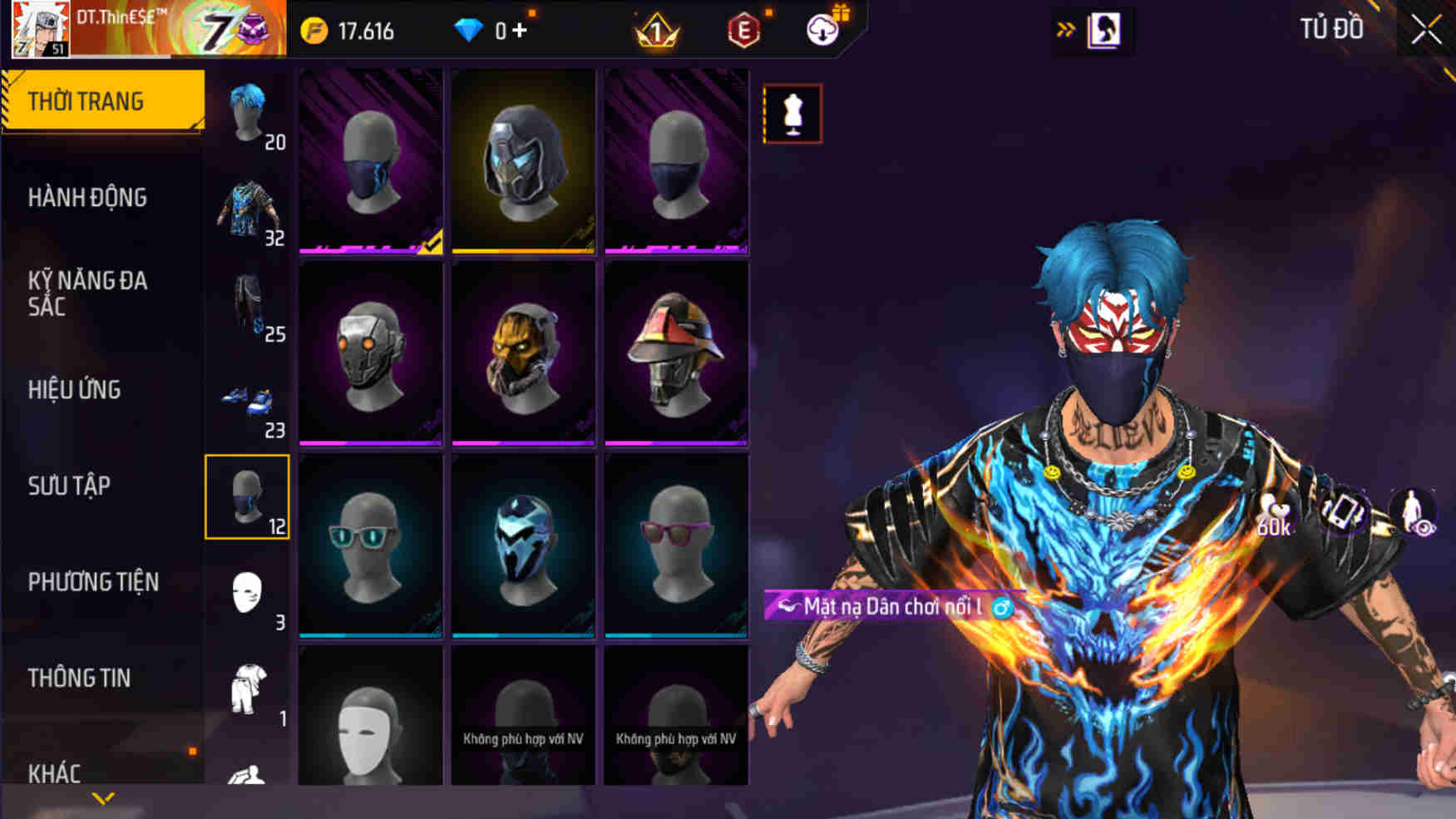
Task: Equip the teal sunglasses item
Action: 370,546
